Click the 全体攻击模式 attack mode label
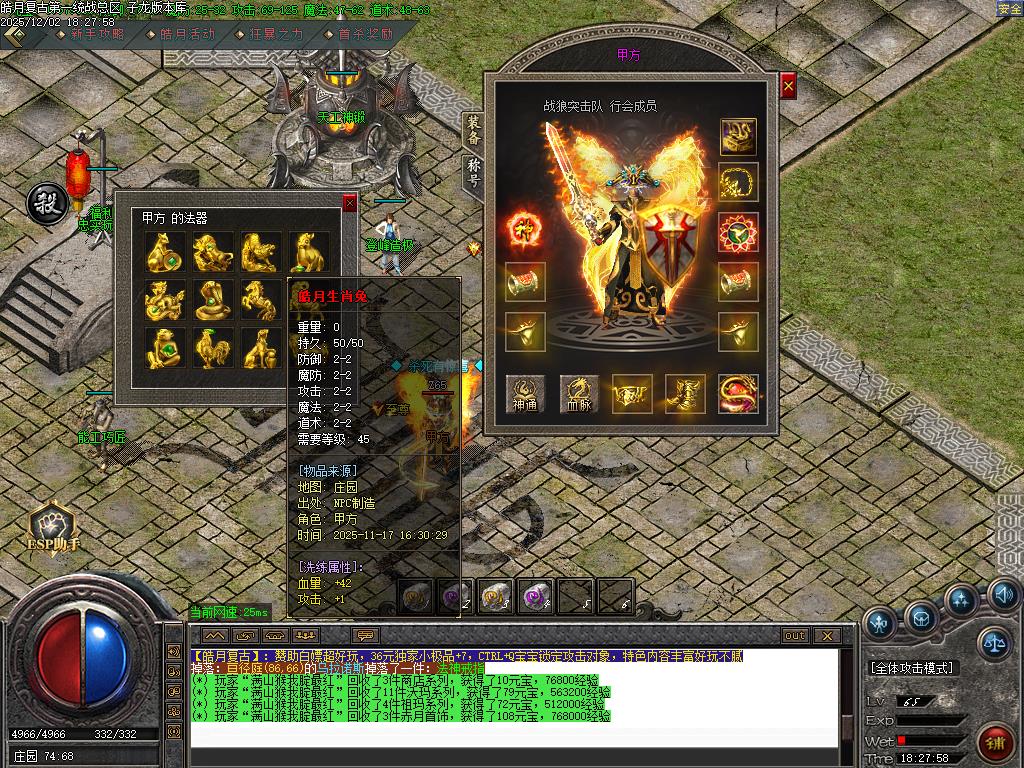 click(x=911, y=667)
